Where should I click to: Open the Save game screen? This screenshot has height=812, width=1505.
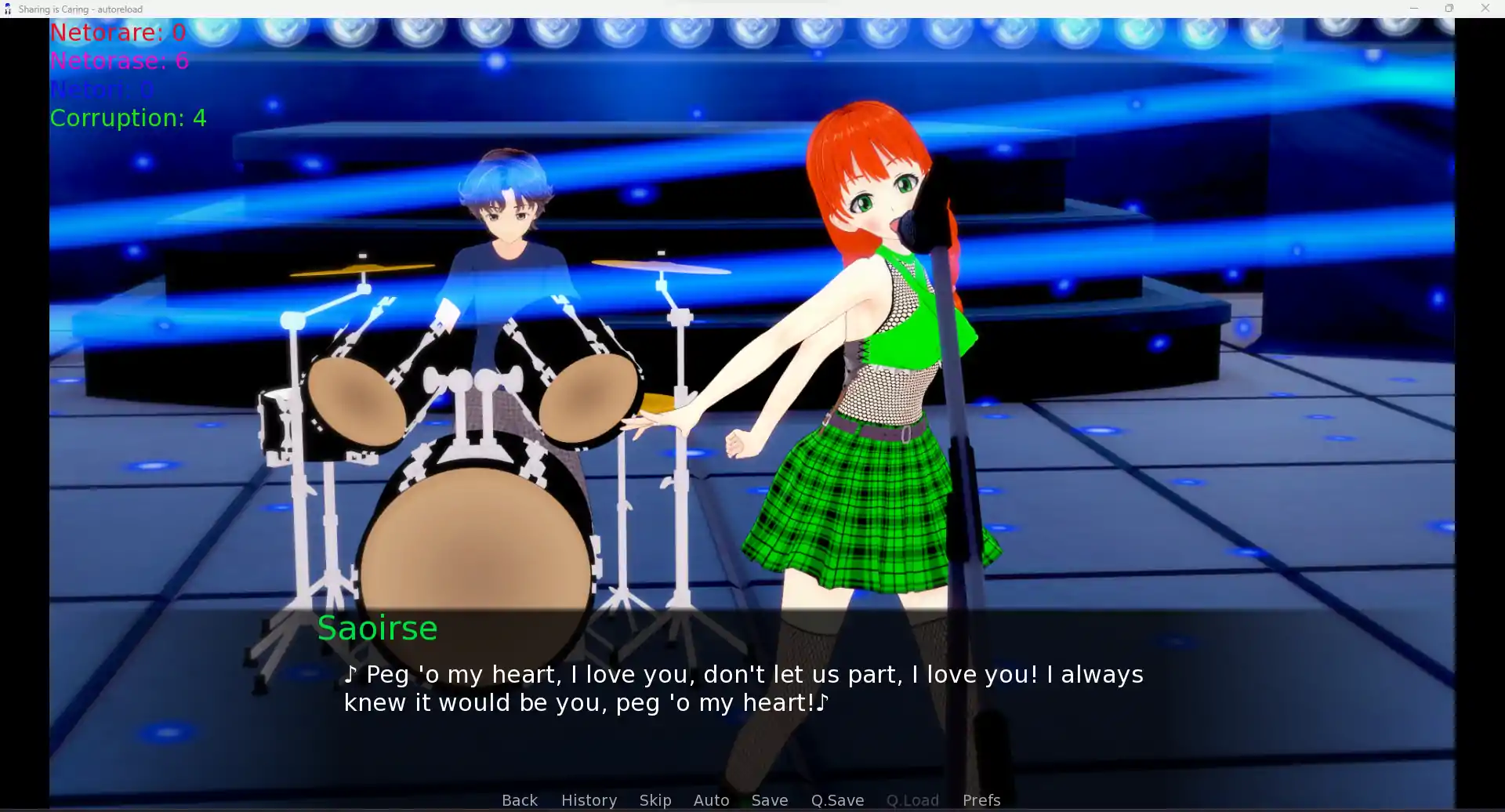[769, 799]
